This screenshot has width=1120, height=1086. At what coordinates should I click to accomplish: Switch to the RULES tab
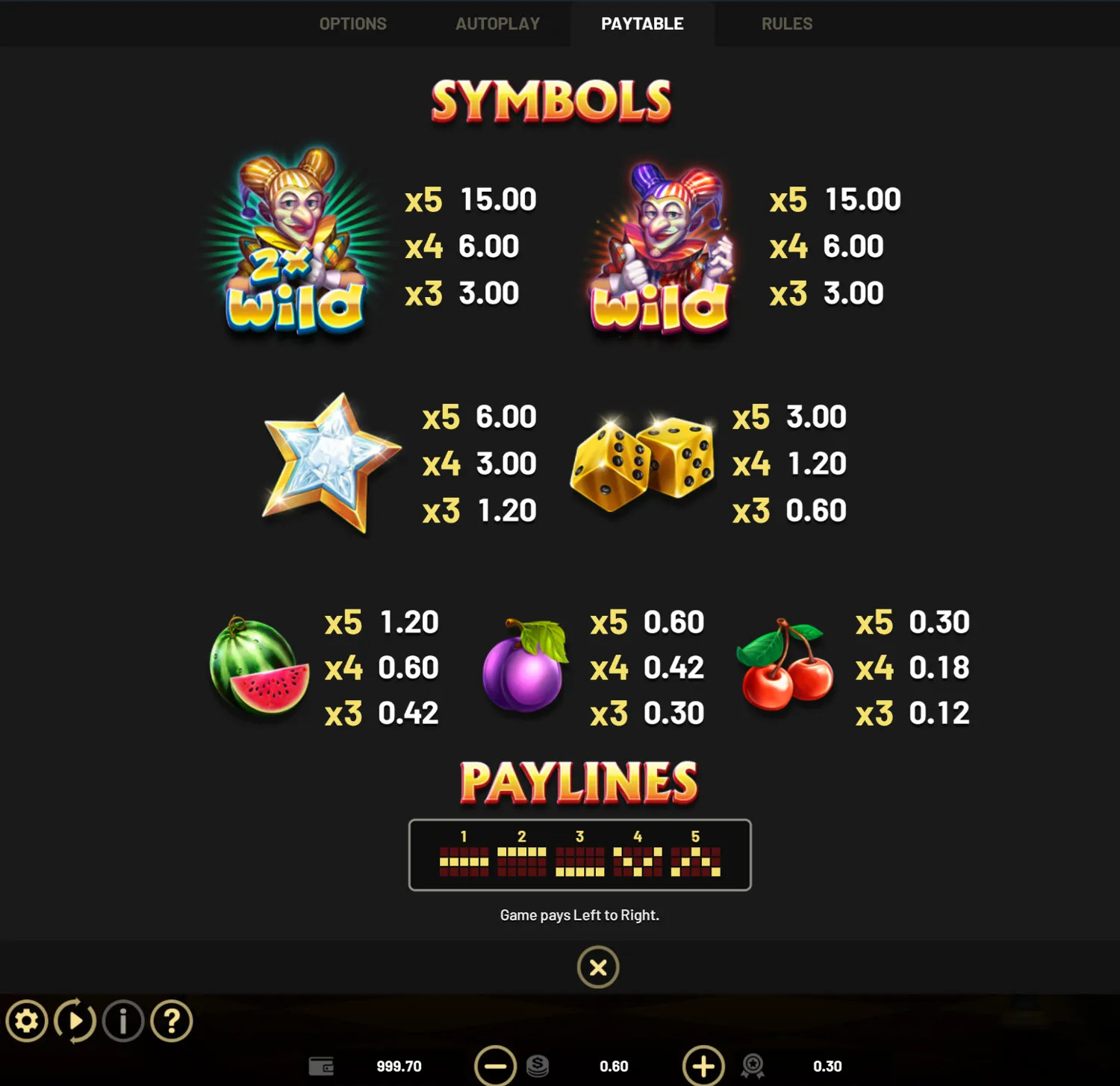(785, 23)
